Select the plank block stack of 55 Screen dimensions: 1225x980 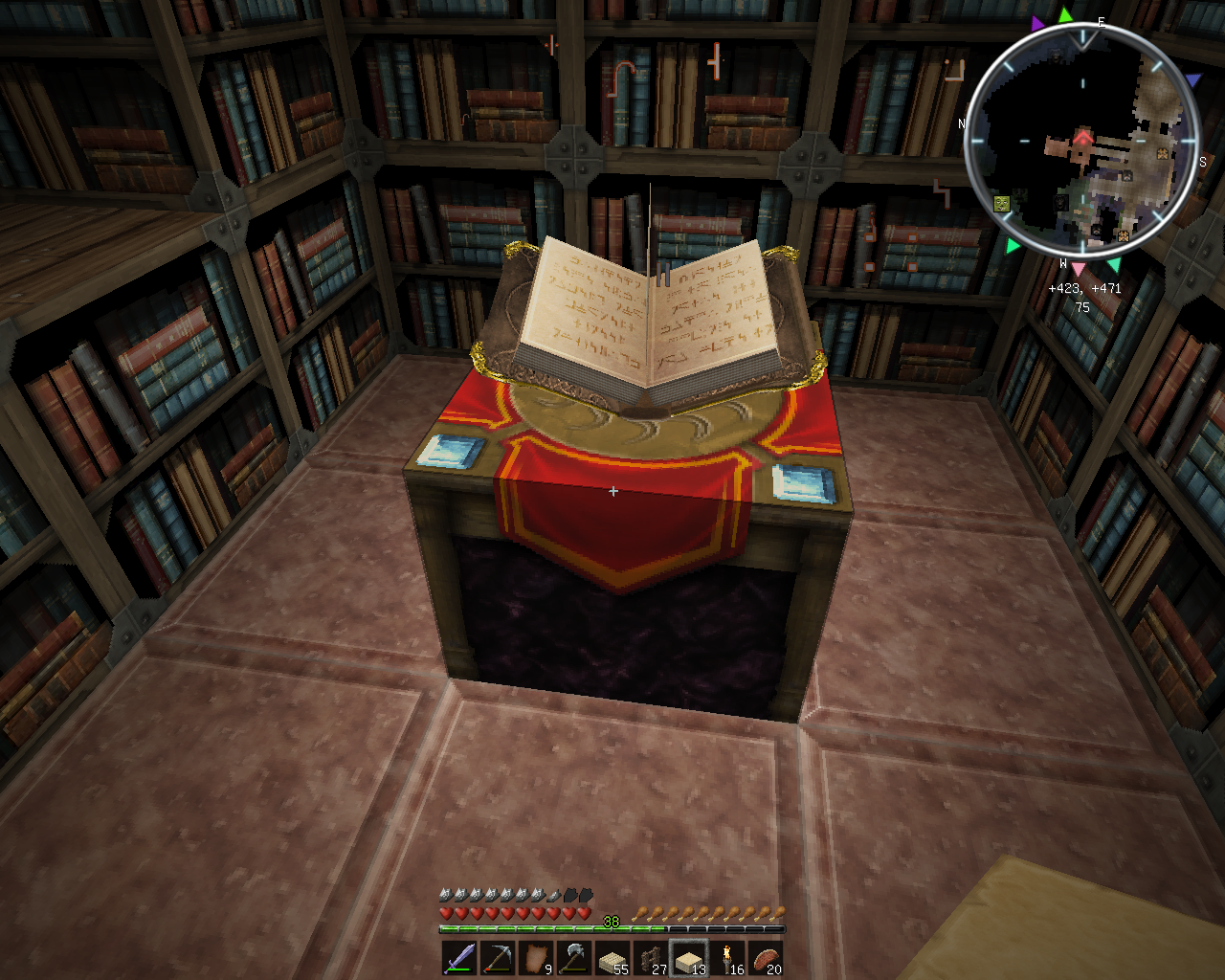pyautogui.click(x=612, y=958)
